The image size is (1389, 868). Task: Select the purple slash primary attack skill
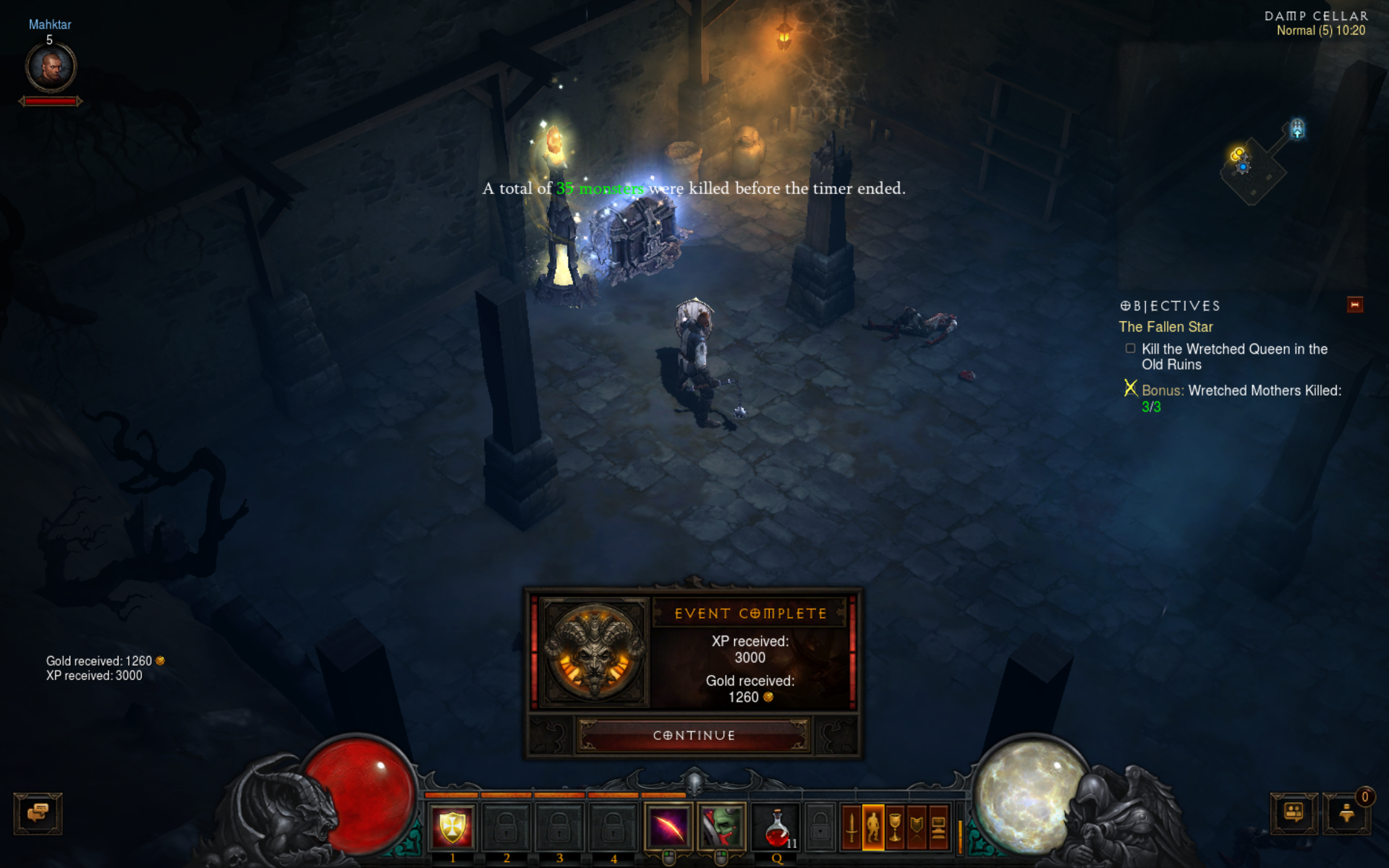point(668,826)
